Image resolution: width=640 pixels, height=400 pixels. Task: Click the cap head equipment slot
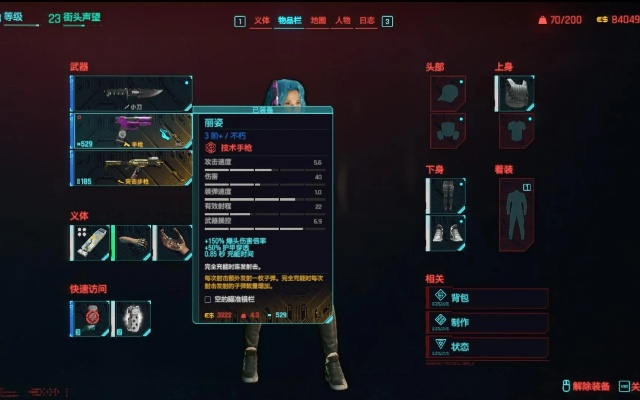(x=448, y=93)
